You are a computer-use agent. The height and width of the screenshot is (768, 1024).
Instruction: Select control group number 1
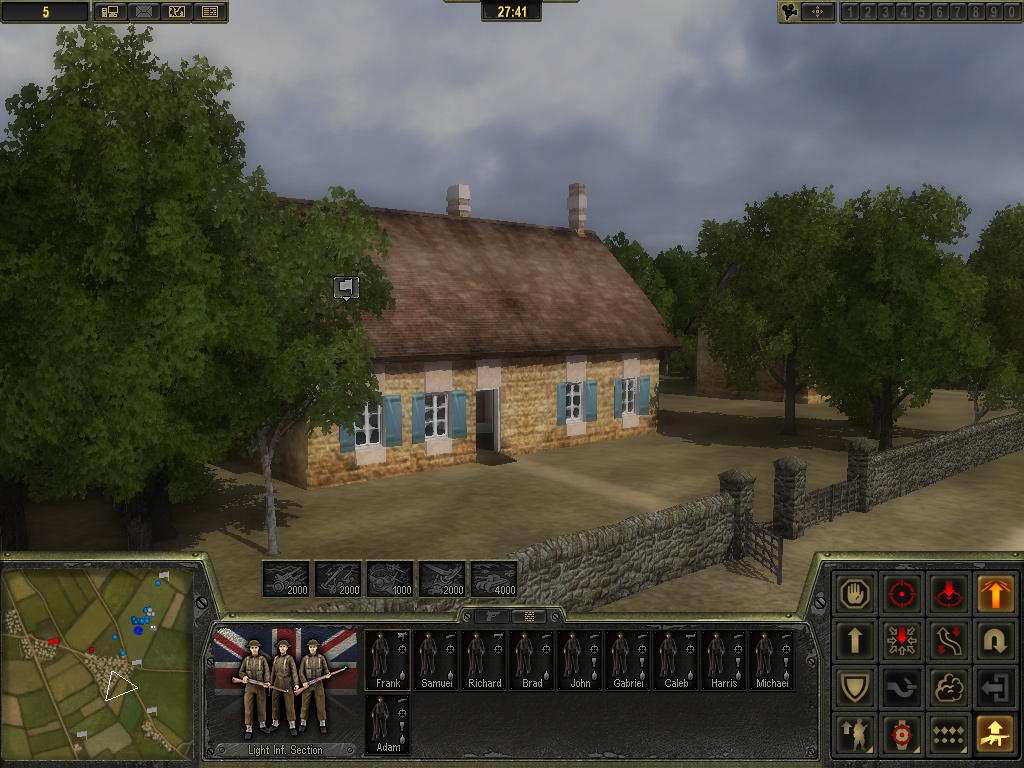pos(849,12)
